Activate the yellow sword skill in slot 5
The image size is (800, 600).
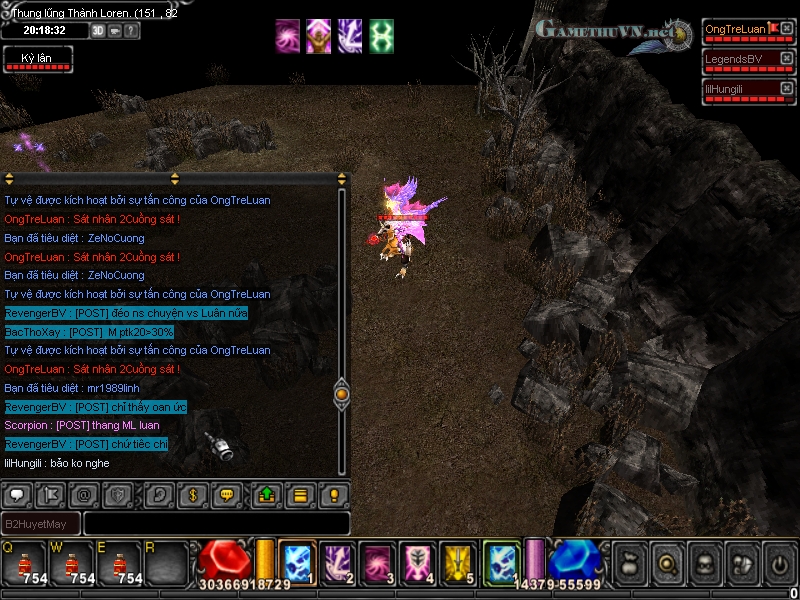coord(457,562)
